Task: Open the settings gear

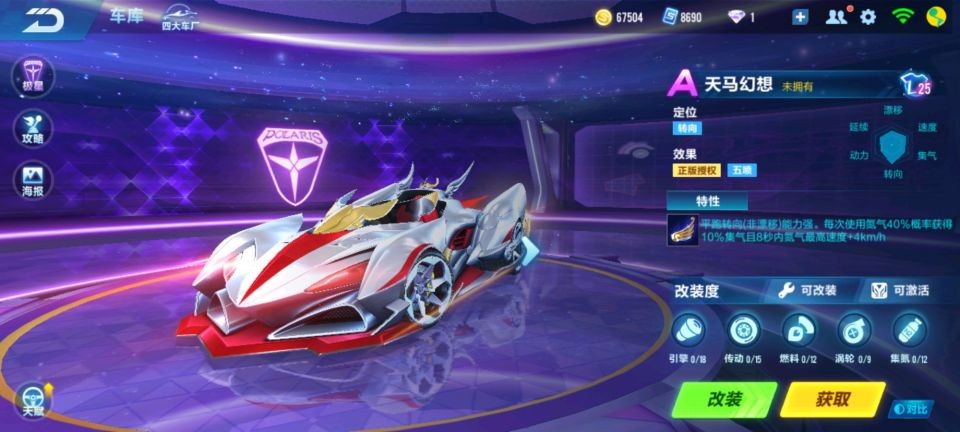Action: 868,17
